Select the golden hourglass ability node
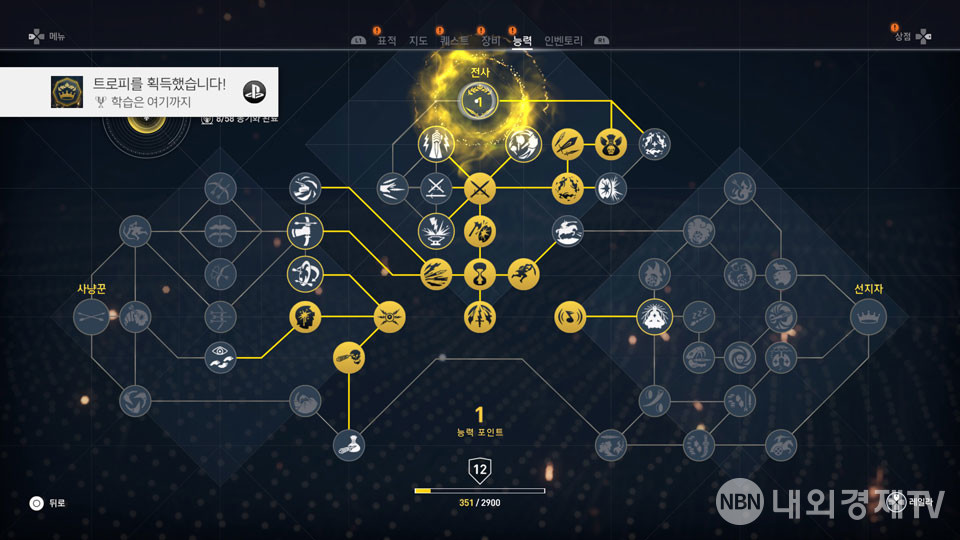960x540 pixels. pyautogui.click(x=480, y=273)
